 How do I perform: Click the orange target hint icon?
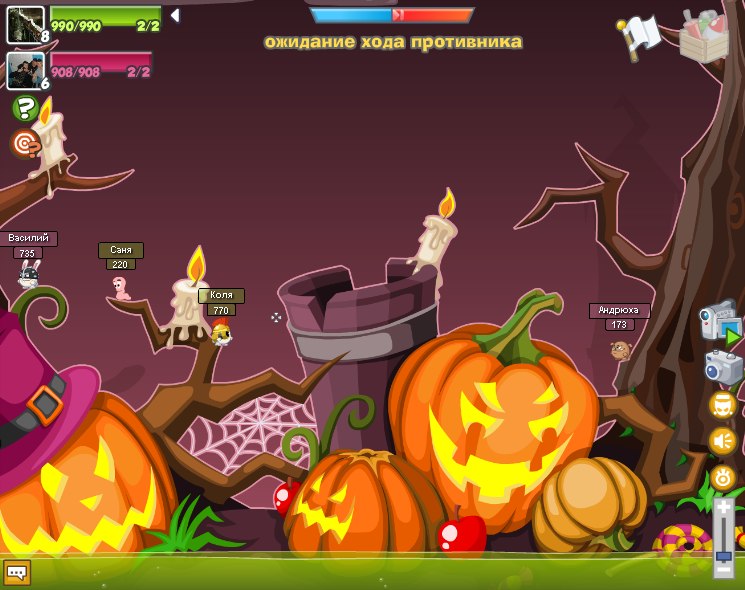tap(25, 143)
